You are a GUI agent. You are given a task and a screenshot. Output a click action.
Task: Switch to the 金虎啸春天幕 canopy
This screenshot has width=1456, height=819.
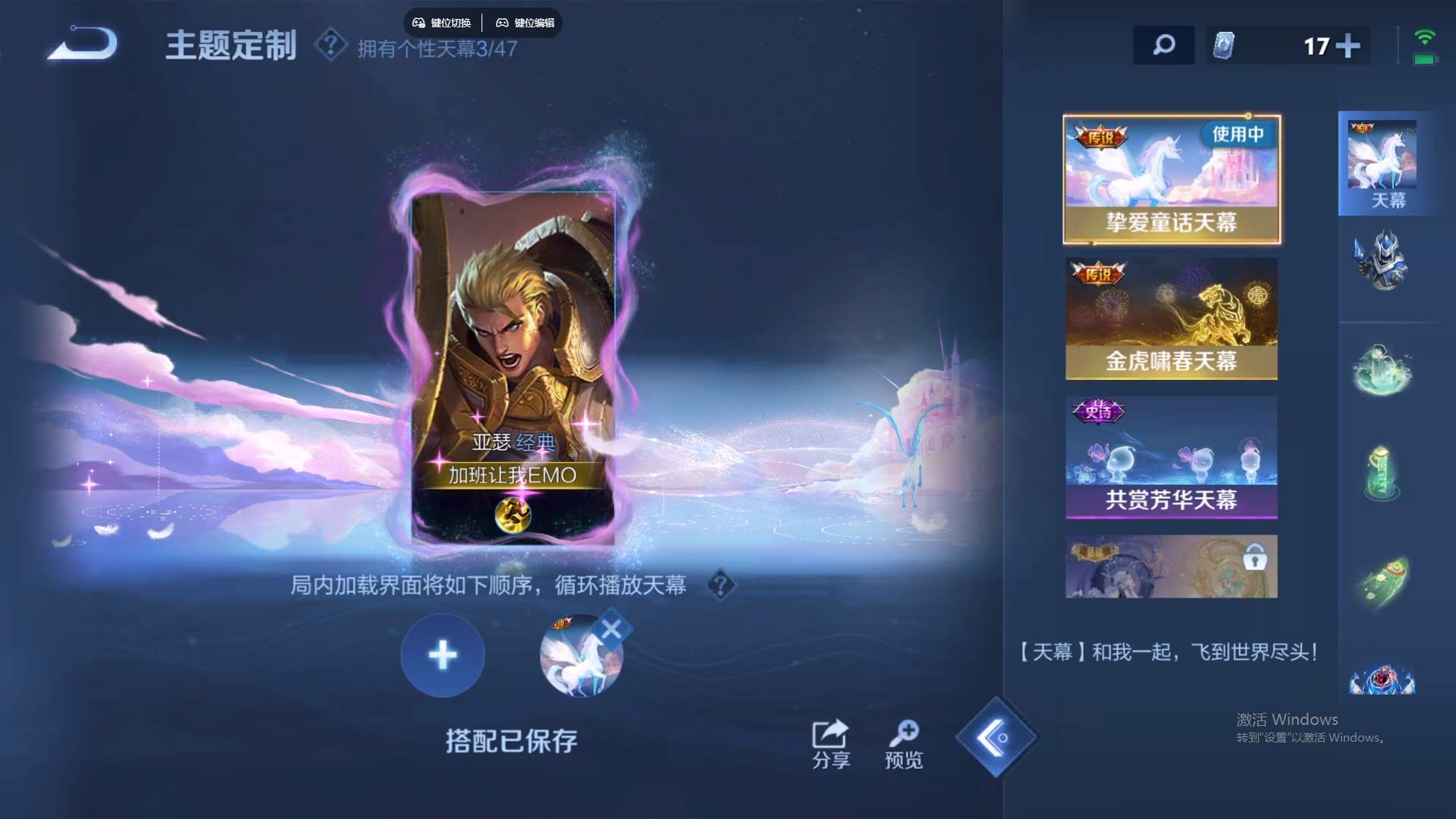click(1172, 318)
